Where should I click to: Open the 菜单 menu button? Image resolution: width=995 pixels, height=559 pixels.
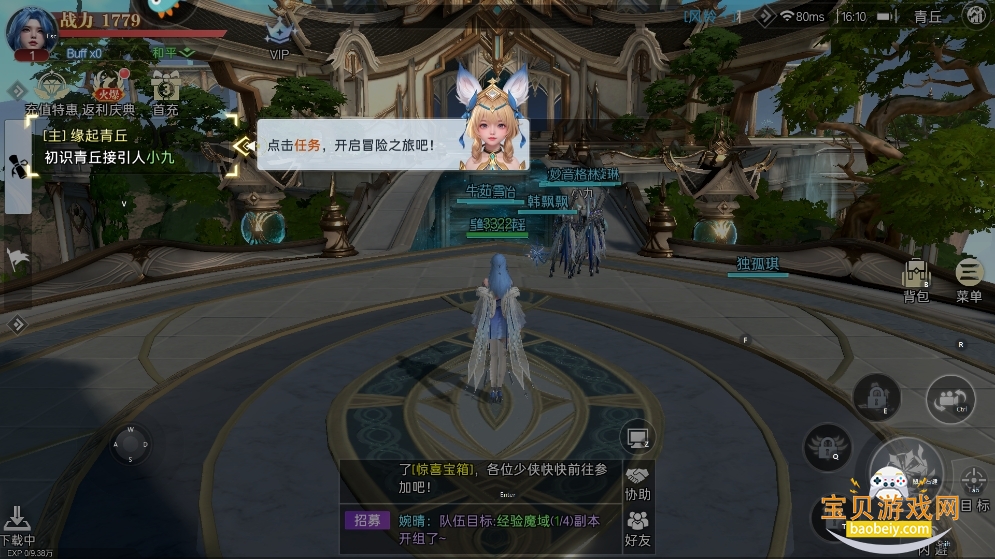(969, 279)
